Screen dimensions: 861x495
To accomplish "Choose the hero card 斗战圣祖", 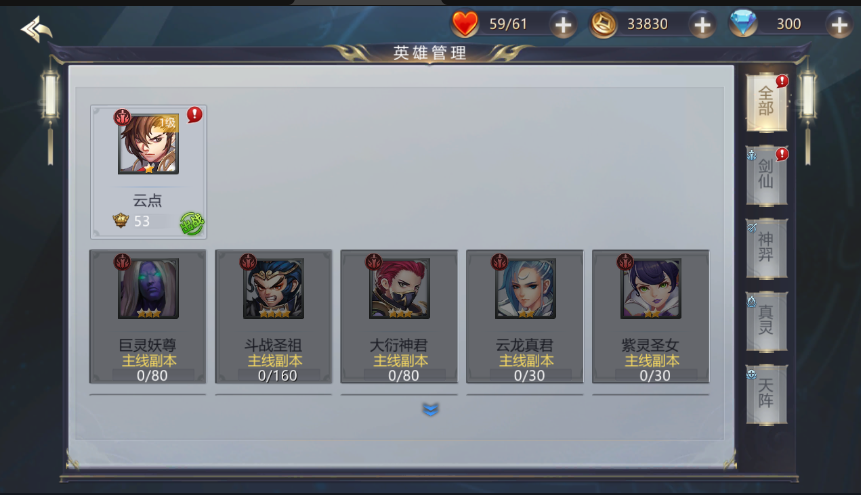I will point(273,316).
